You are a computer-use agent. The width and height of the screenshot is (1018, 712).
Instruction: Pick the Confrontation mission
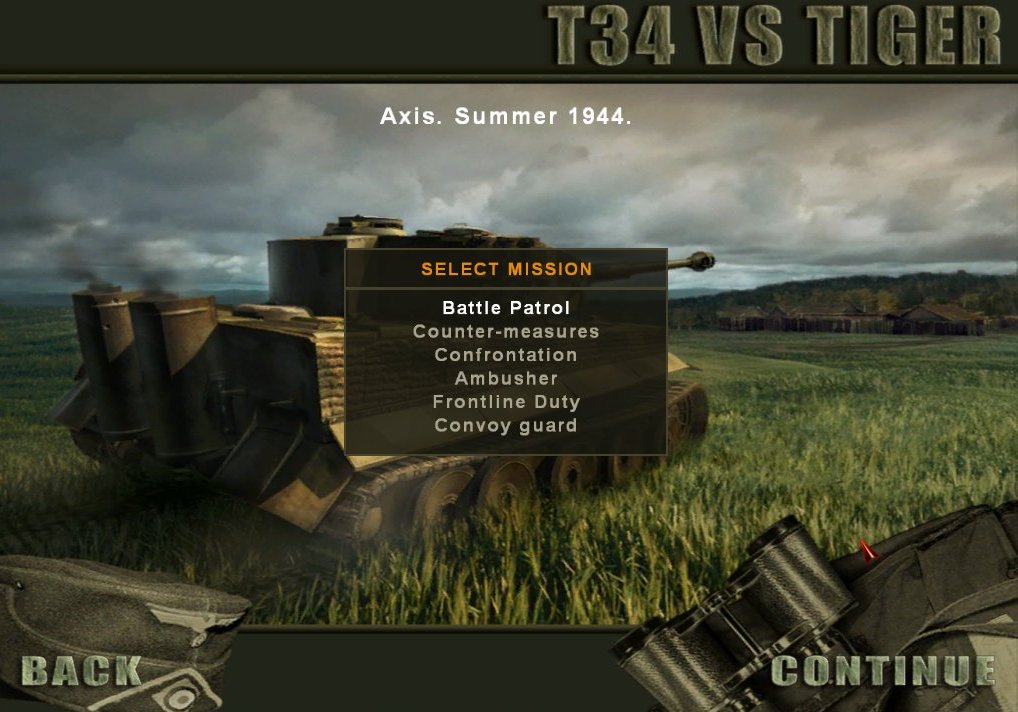(506, 355)
